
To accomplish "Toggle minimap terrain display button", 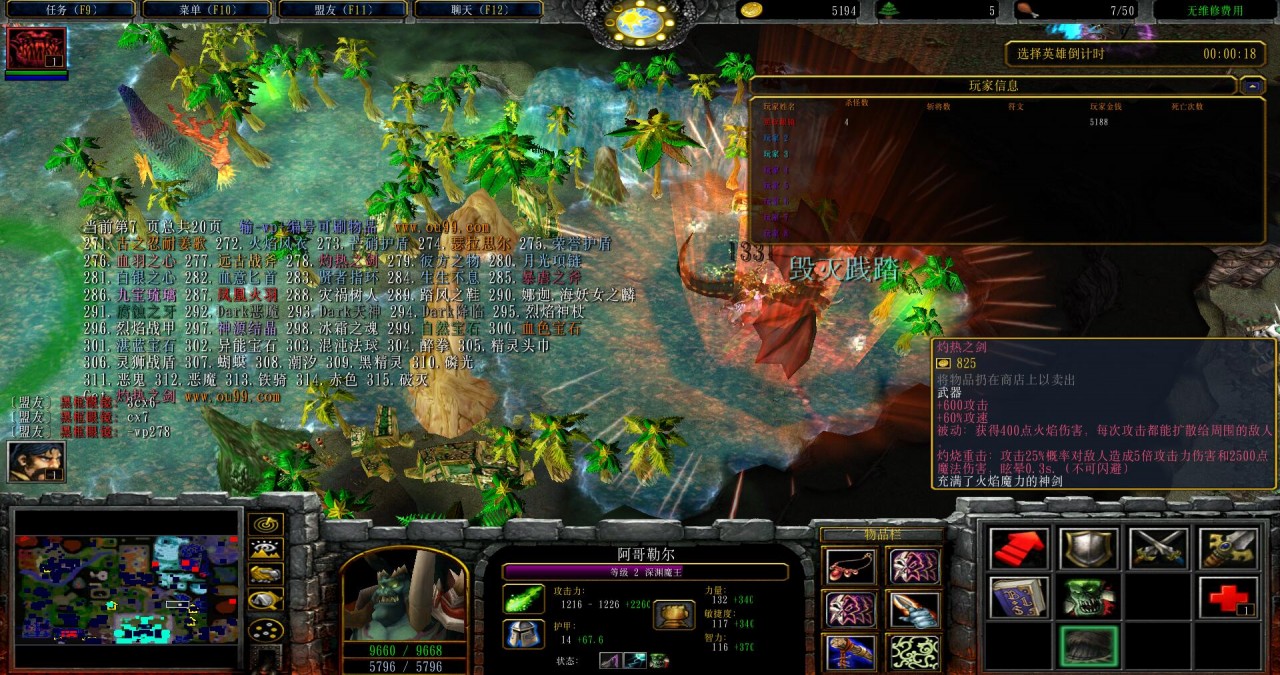I will [265, 549].
